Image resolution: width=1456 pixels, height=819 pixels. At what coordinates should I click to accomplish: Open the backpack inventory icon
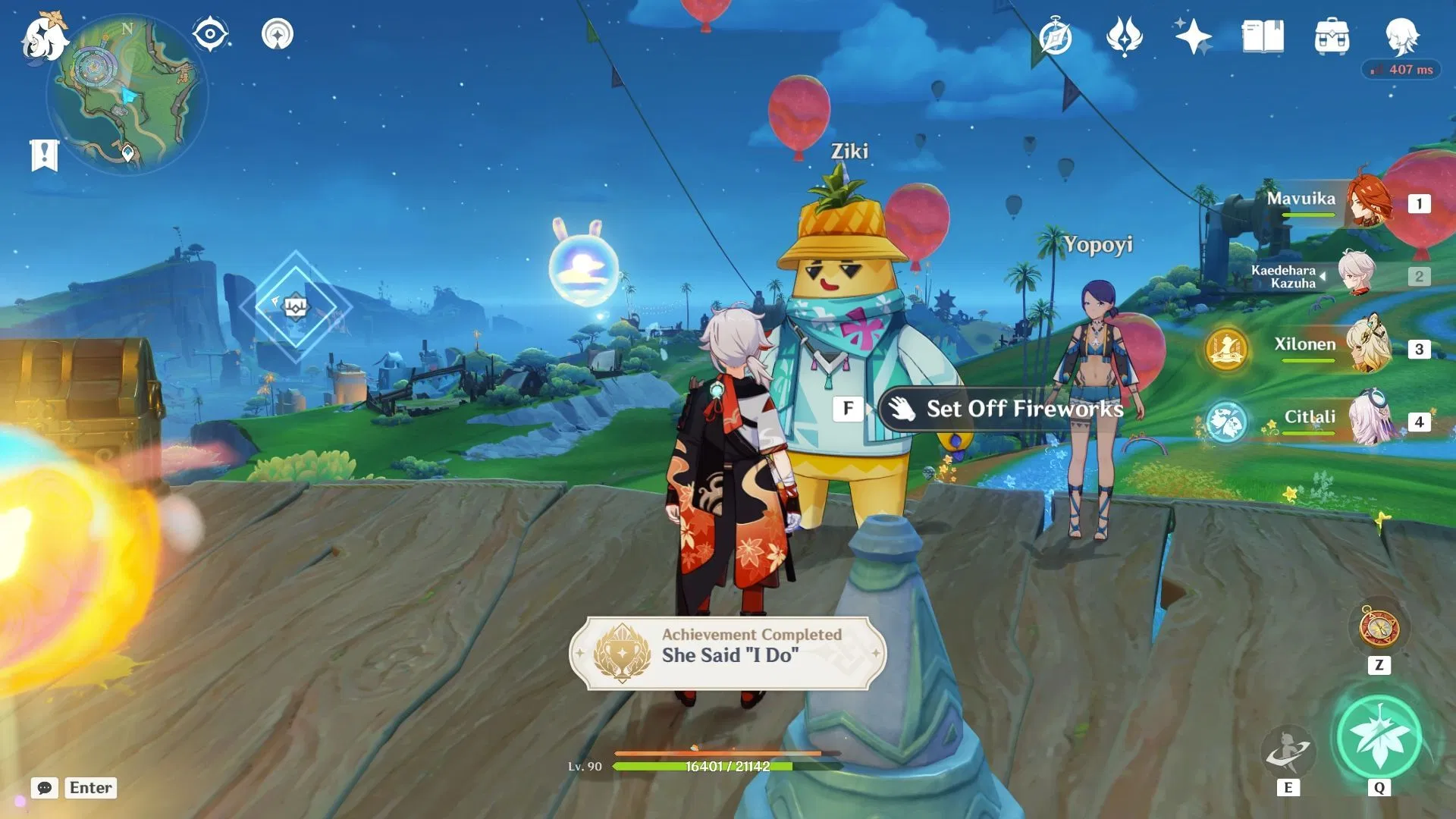coord(1332,37)
